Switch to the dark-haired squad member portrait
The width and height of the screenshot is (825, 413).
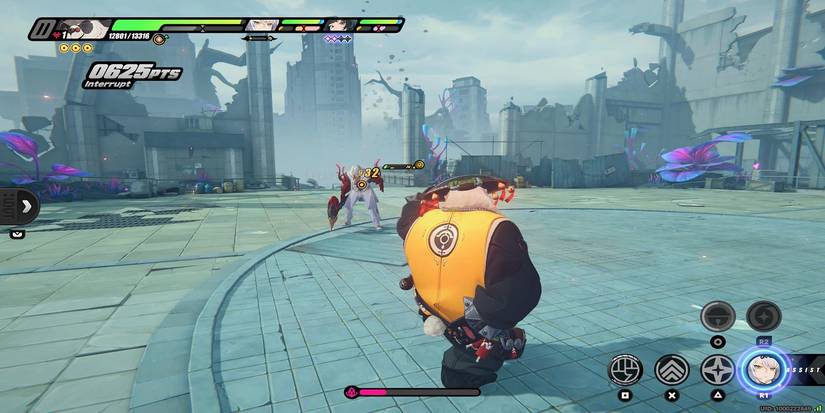[x=340, y=25]
